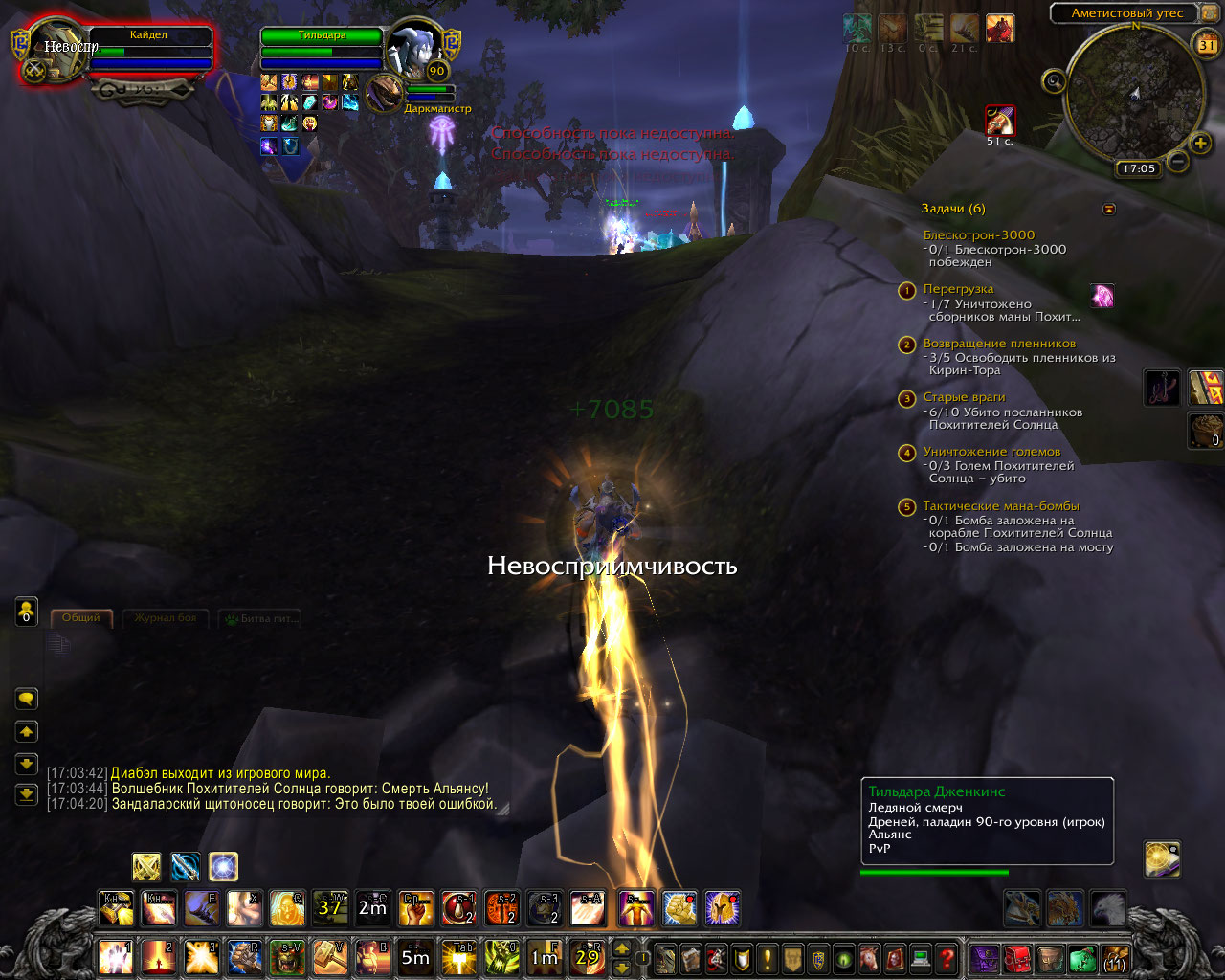The width and height of the screenshot is (1225, 980).
Task: Click the crossed golden swords stance icon
Action: (x=146, y=867)
